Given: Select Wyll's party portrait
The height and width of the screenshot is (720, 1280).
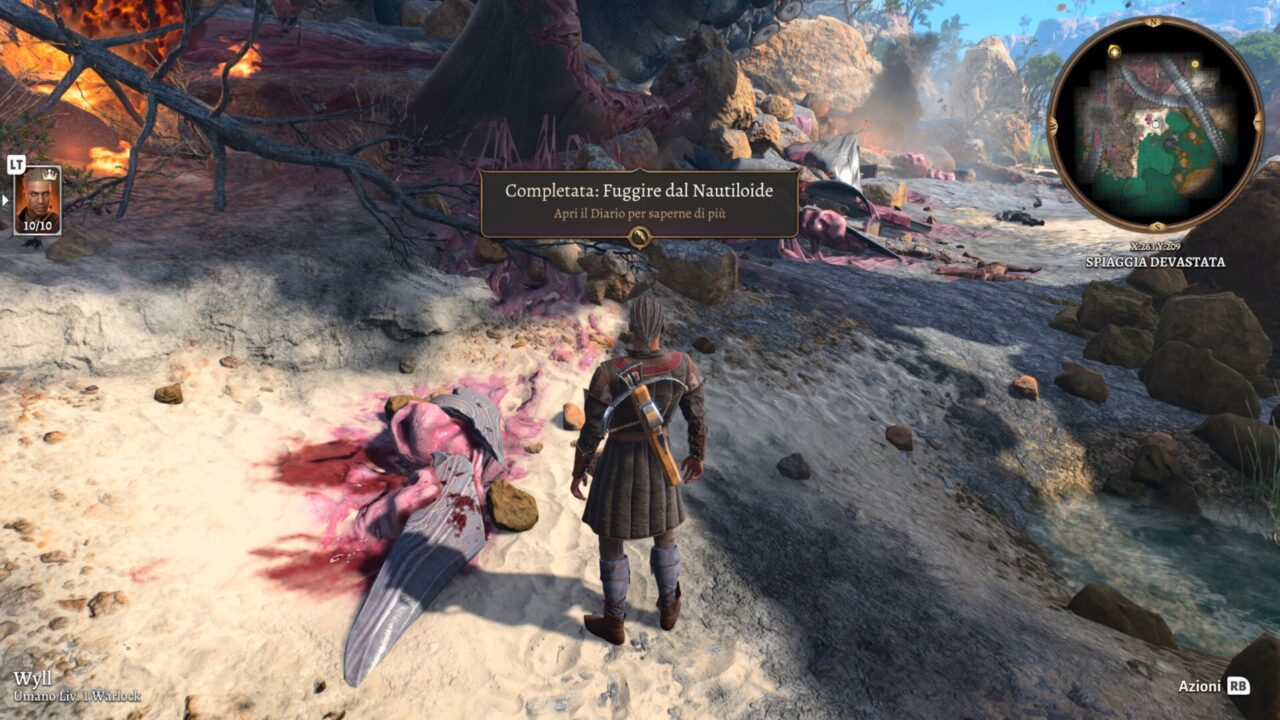Looking at the screenshot, I should tap(37, 200).
